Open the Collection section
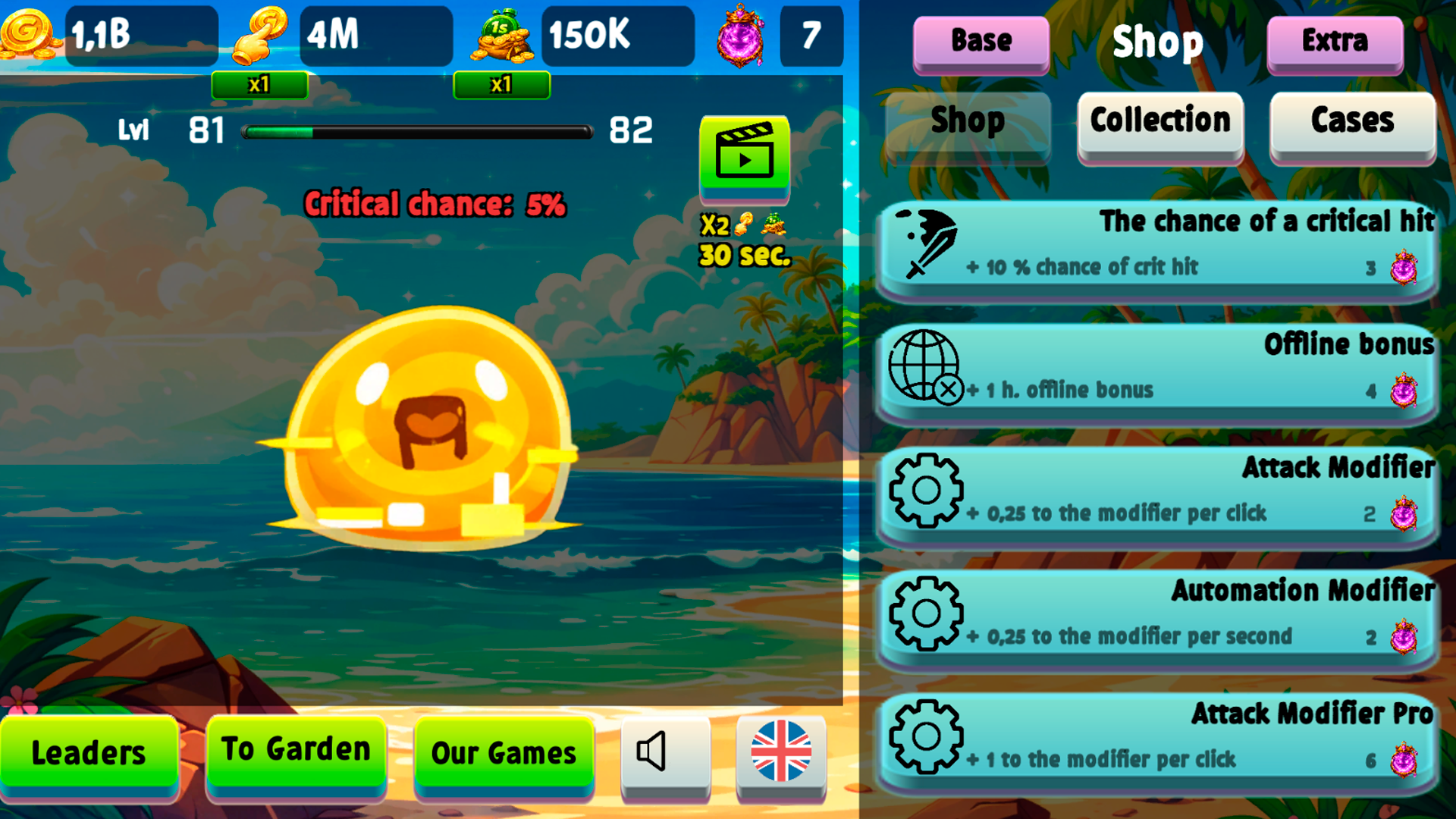This screenshot has height=819, width=1456. tap(1159, 121)
